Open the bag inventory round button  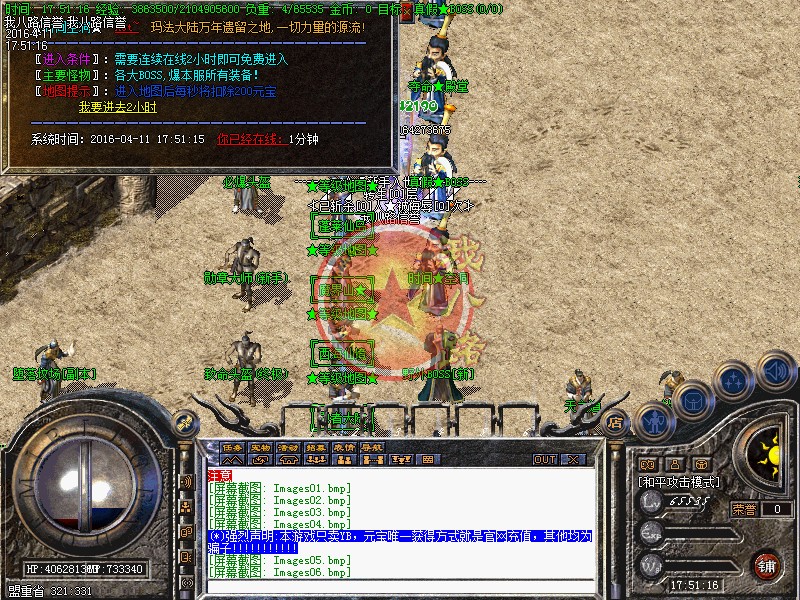(x=692, y=400)
